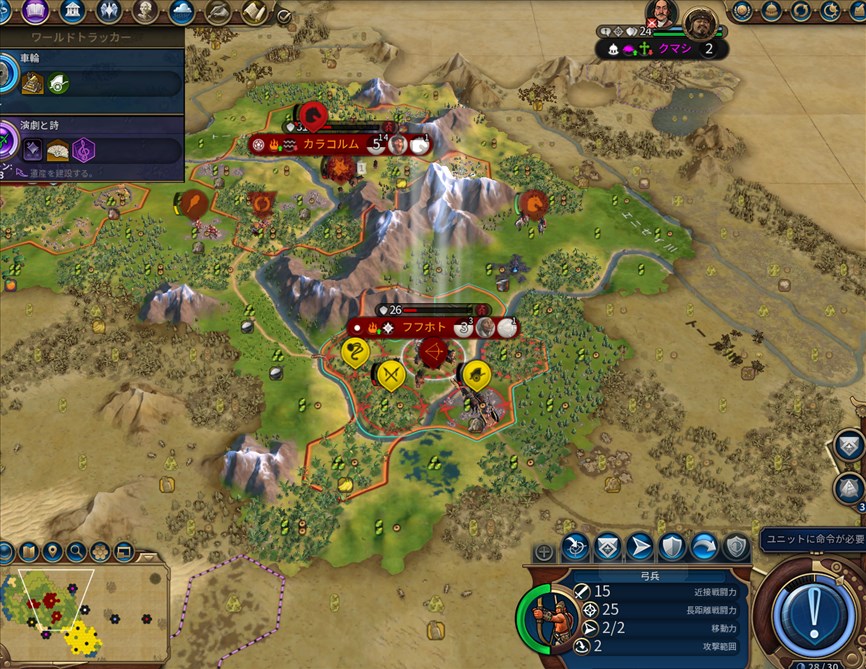866x669 pixels.
Task: Toggle the World Tracker checkbox
Action: (x=284, y=16)
